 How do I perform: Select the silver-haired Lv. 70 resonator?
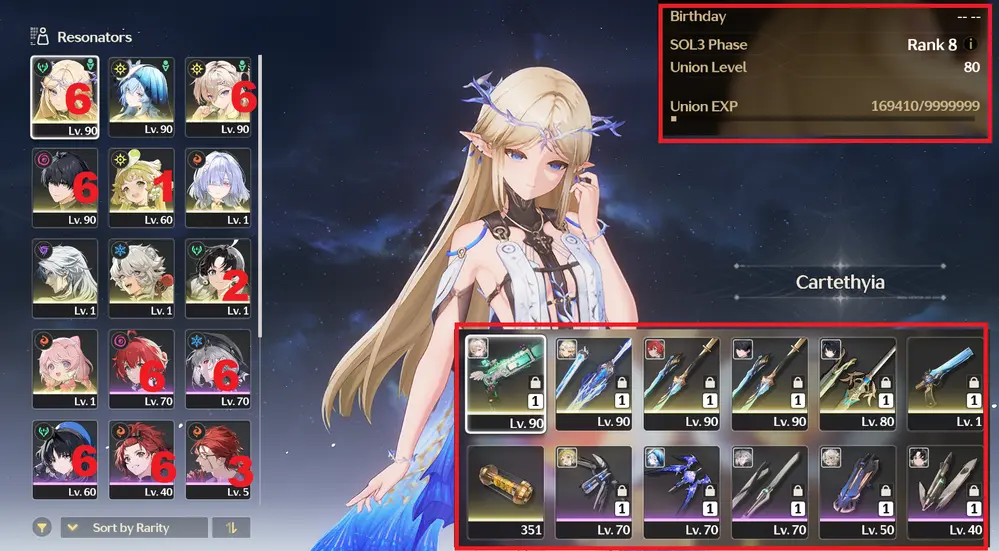pyautogui.click(x=218, y=367)
